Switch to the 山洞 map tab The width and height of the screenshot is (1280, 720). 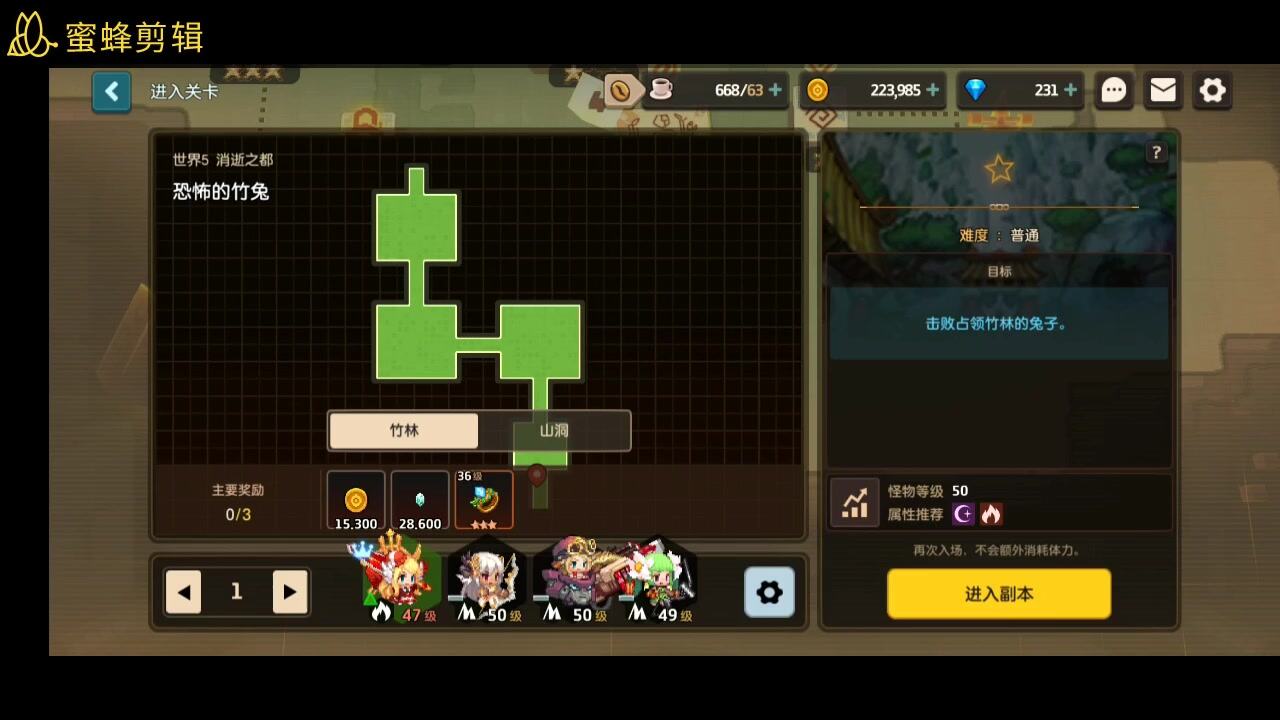[554, 431]
